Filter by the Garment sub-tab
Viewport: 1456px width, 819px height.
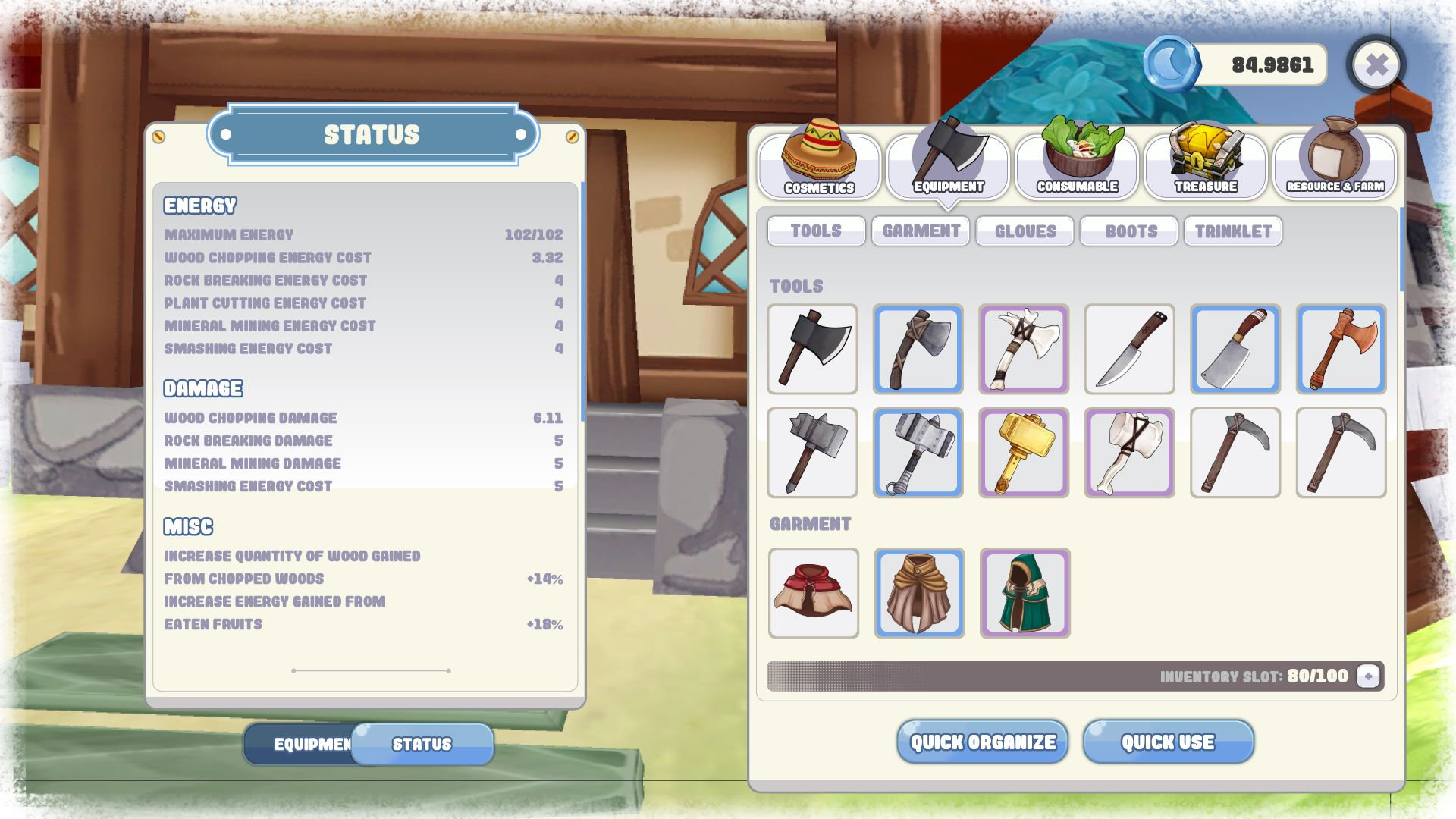[921, 231]
